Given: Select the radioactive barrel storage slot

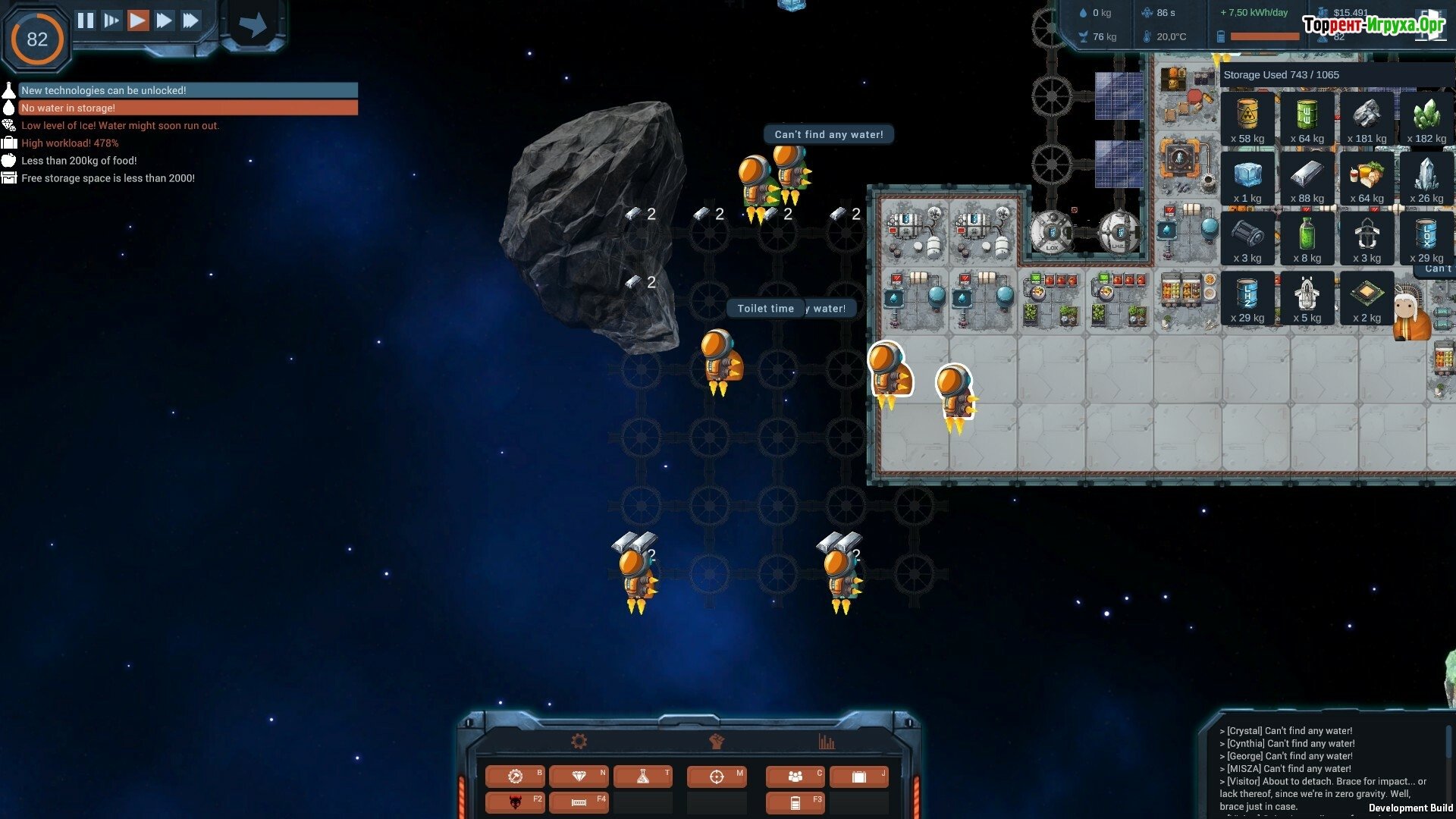Looking at the screenshot, I should coord(1247,119).
